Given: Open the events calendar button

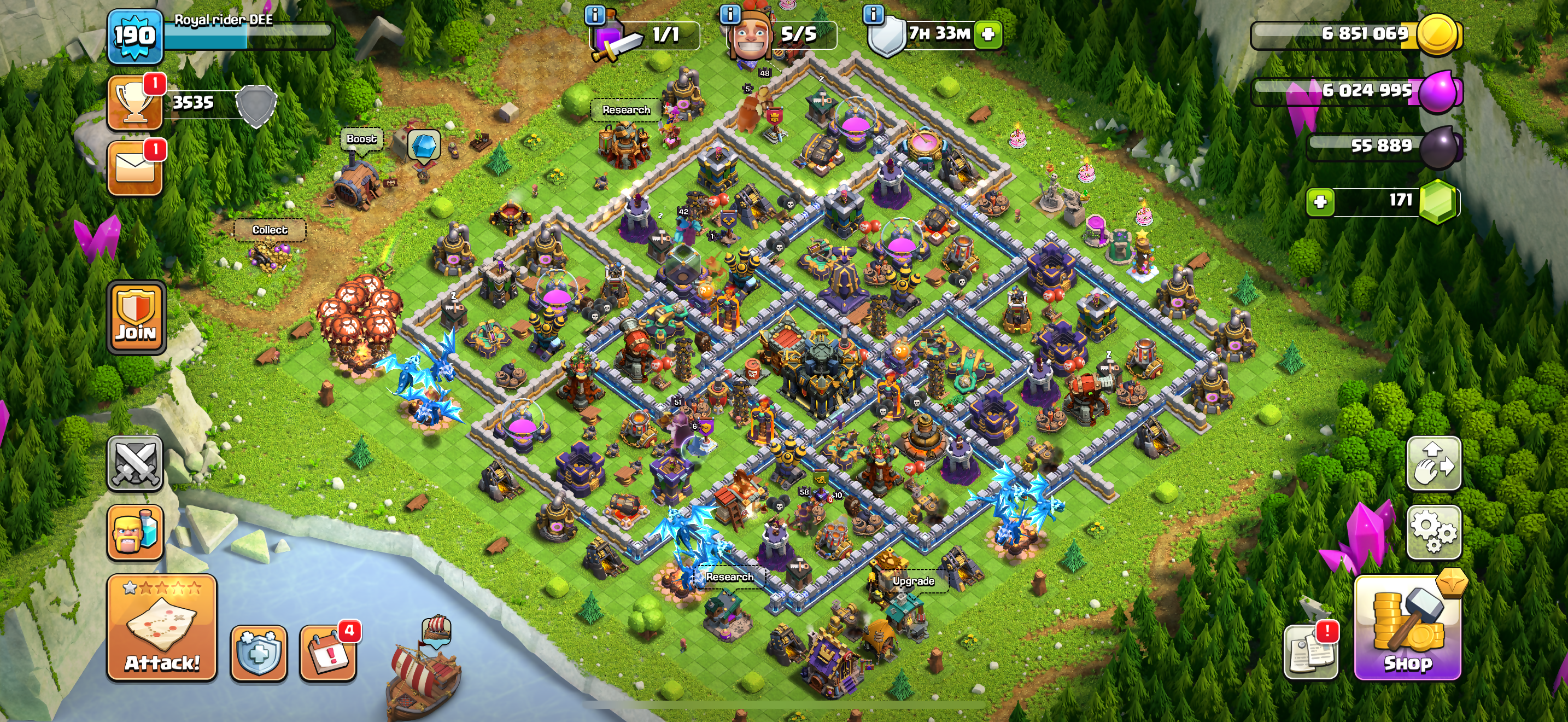Looking at the screenshot, I should click(328, 653).
